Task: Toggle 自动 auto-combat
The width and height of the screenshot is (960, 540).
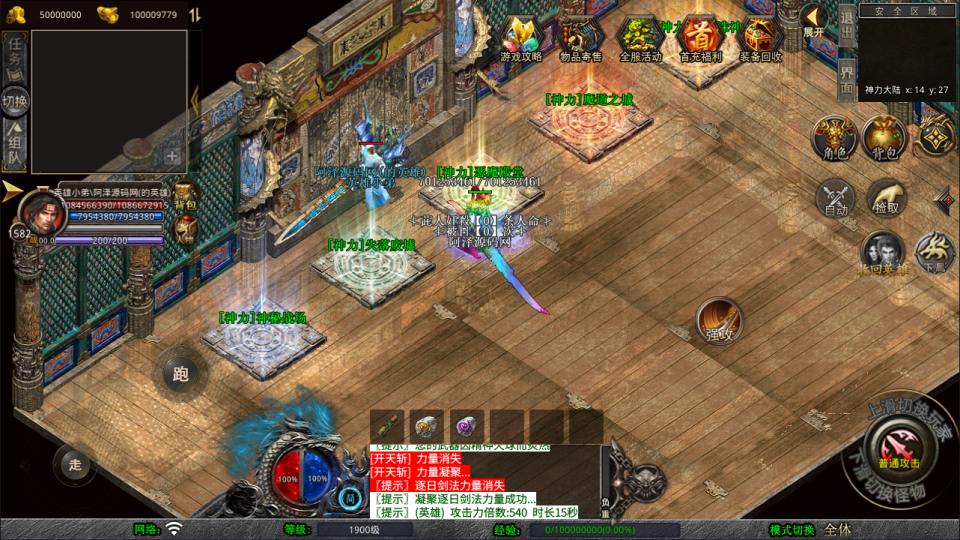Action: click(x=835, y=198)
